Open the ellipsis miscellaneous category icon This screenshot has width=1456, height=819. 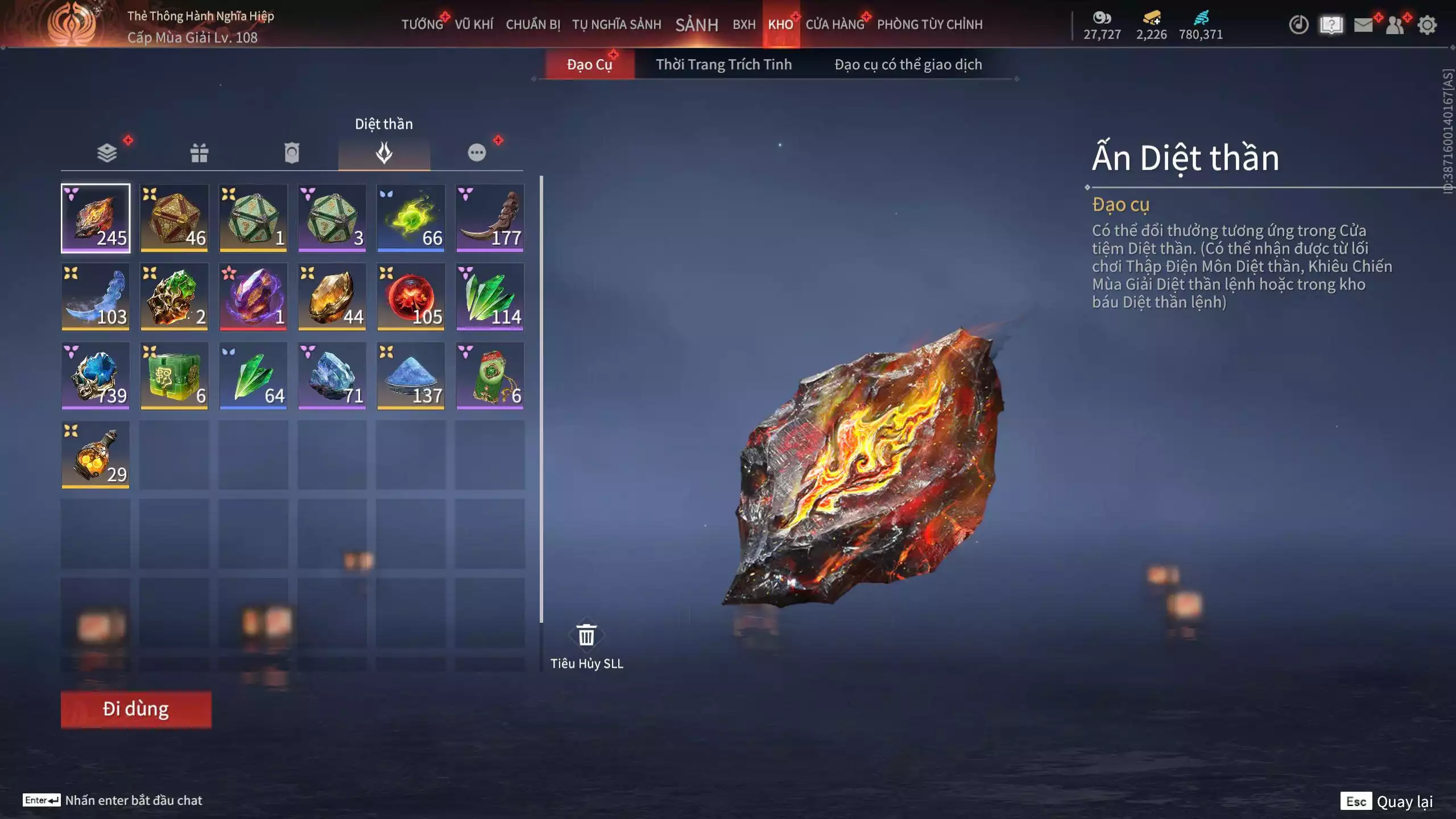pos(478,152)
